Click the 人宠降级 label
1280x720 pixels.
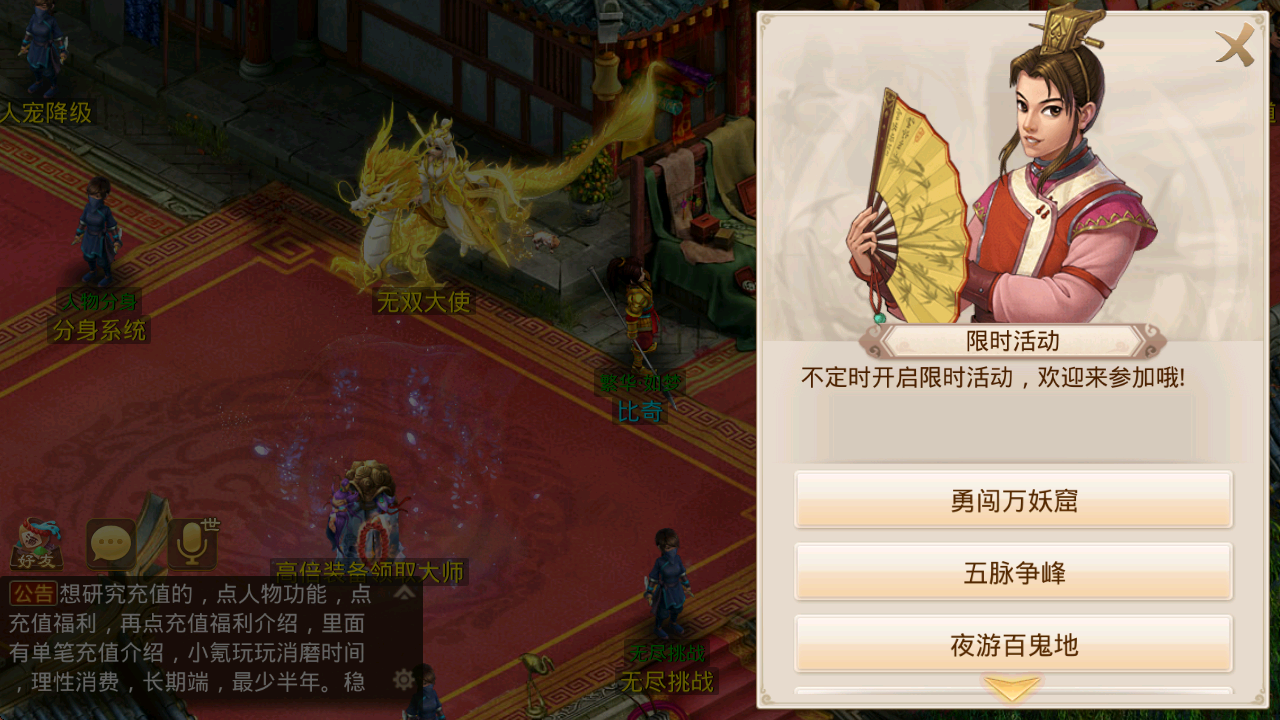44,113
